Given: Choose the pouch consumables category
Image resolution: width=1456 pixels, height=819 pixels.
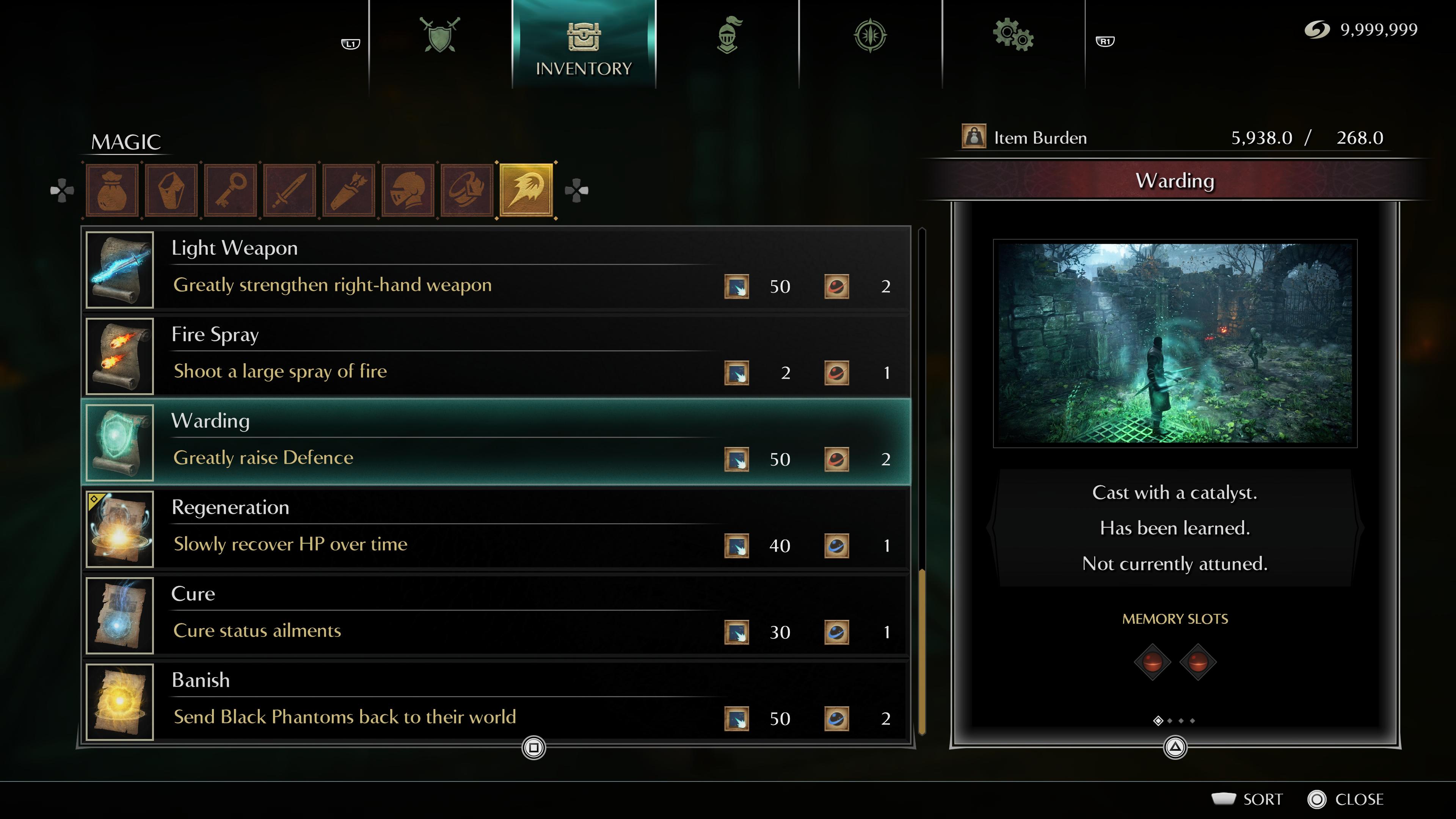Looking at the screenshot, I should [112, 190].
